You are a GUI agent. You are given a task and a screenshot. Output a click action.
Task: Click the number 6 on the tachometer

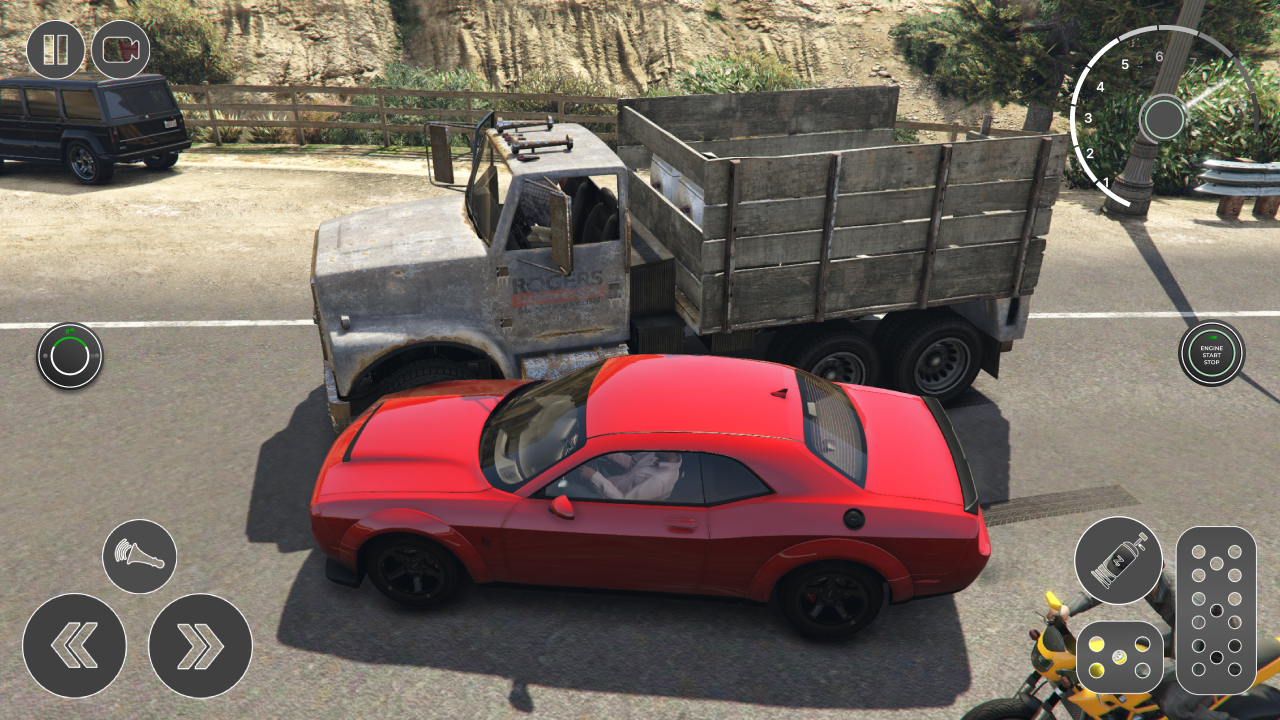(1159, 57)
